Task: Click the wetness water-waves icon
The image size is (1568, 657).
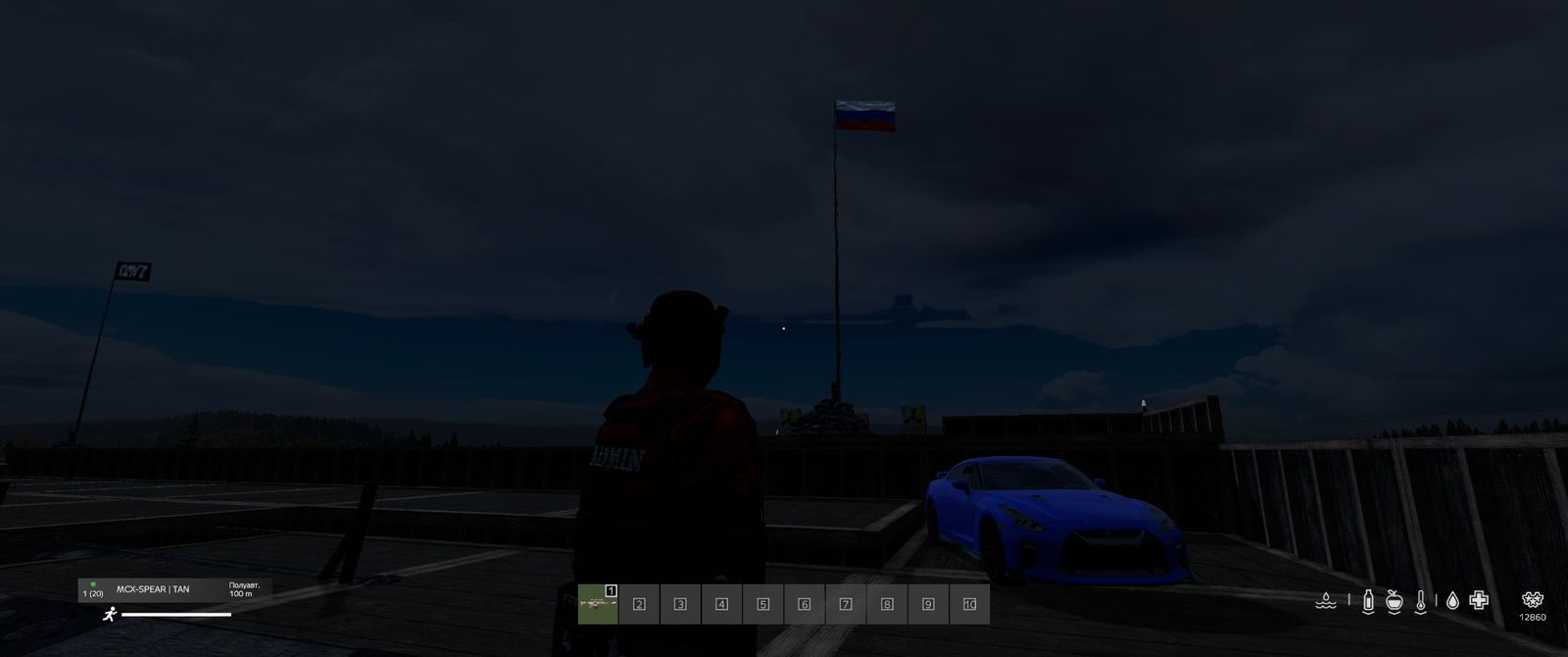Action: tap(1325, 601)
